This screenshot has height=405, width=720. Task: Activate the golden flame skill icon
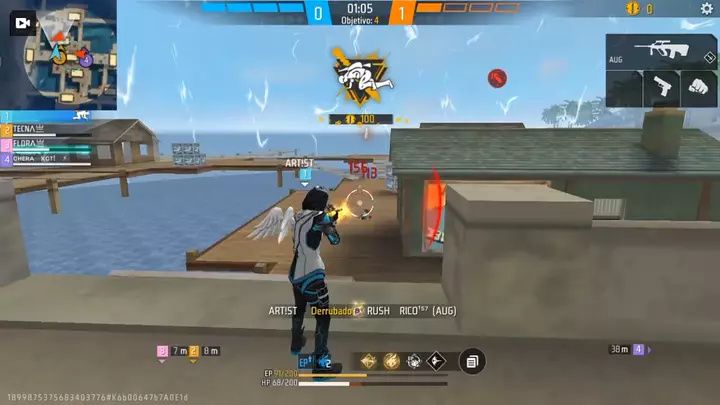pyautogui.click(x=391, y=361)
